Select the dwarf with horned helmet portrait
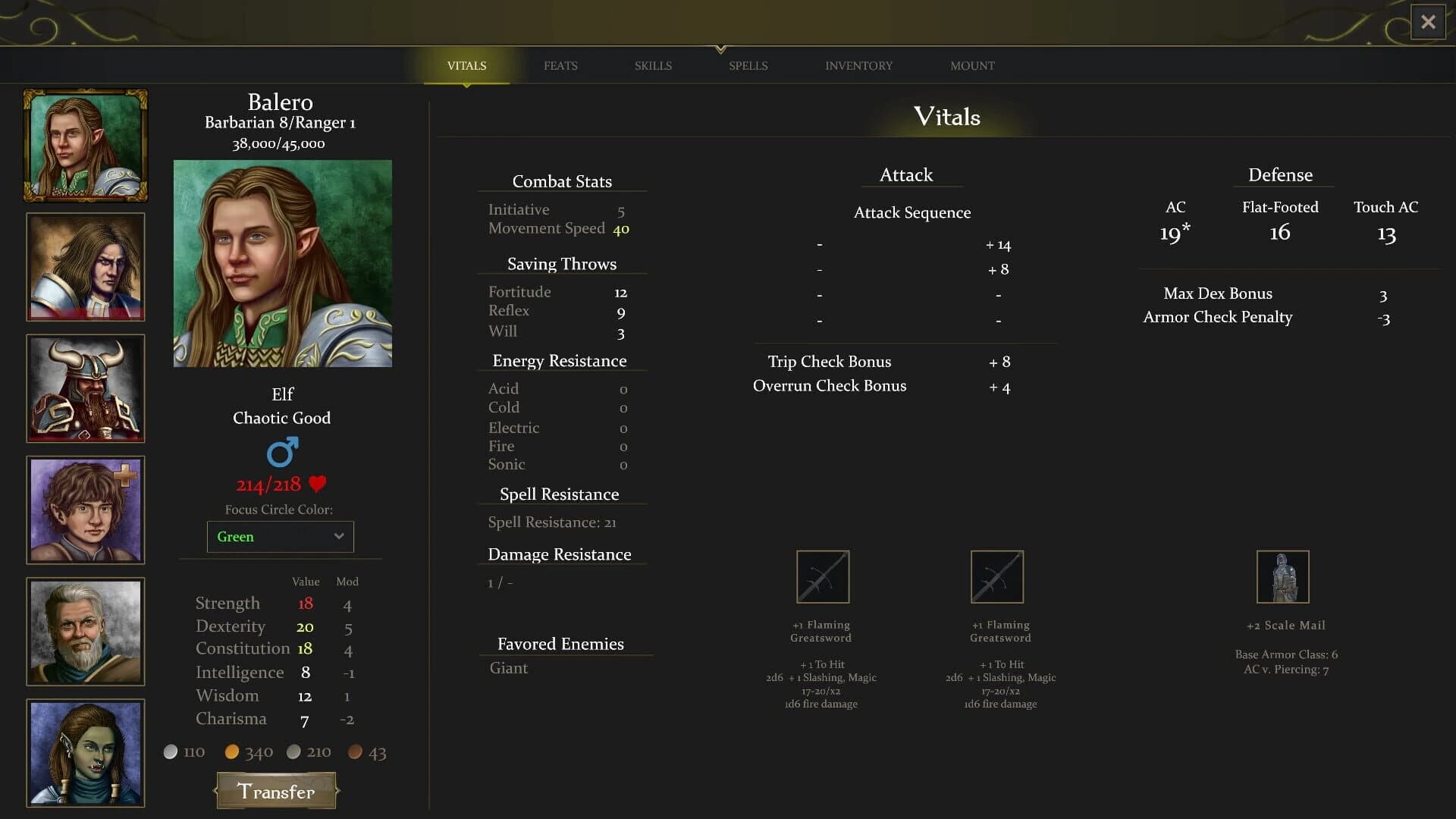Screen dimensions: 1456x819 86,388
